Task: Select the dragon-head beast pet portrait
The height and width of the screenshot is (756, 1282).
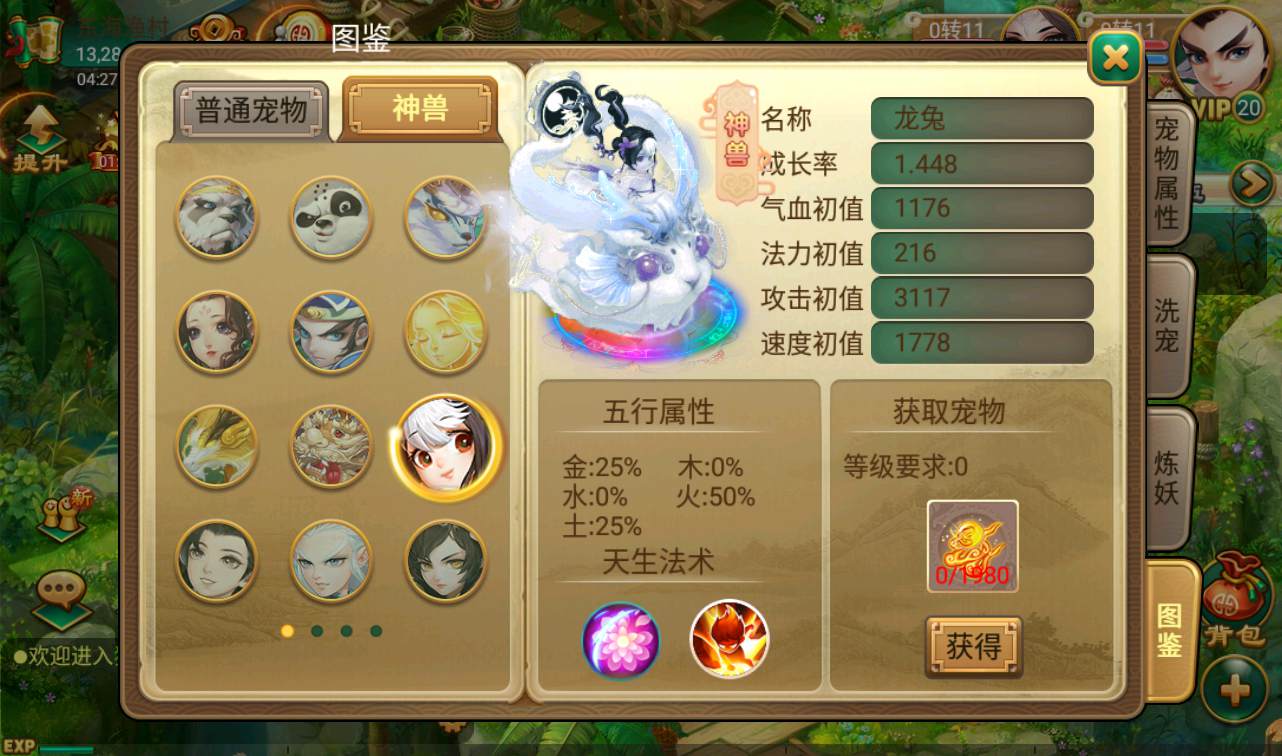Action: (x=331, y=447)
